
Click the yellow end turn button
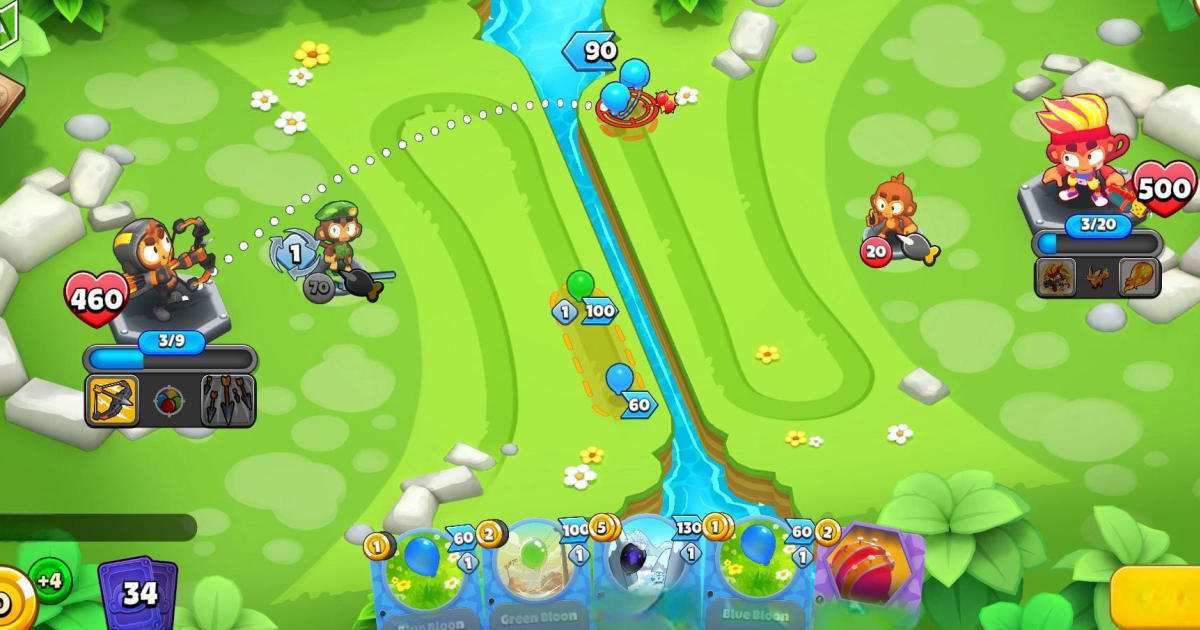click(x=1158, y=598)
